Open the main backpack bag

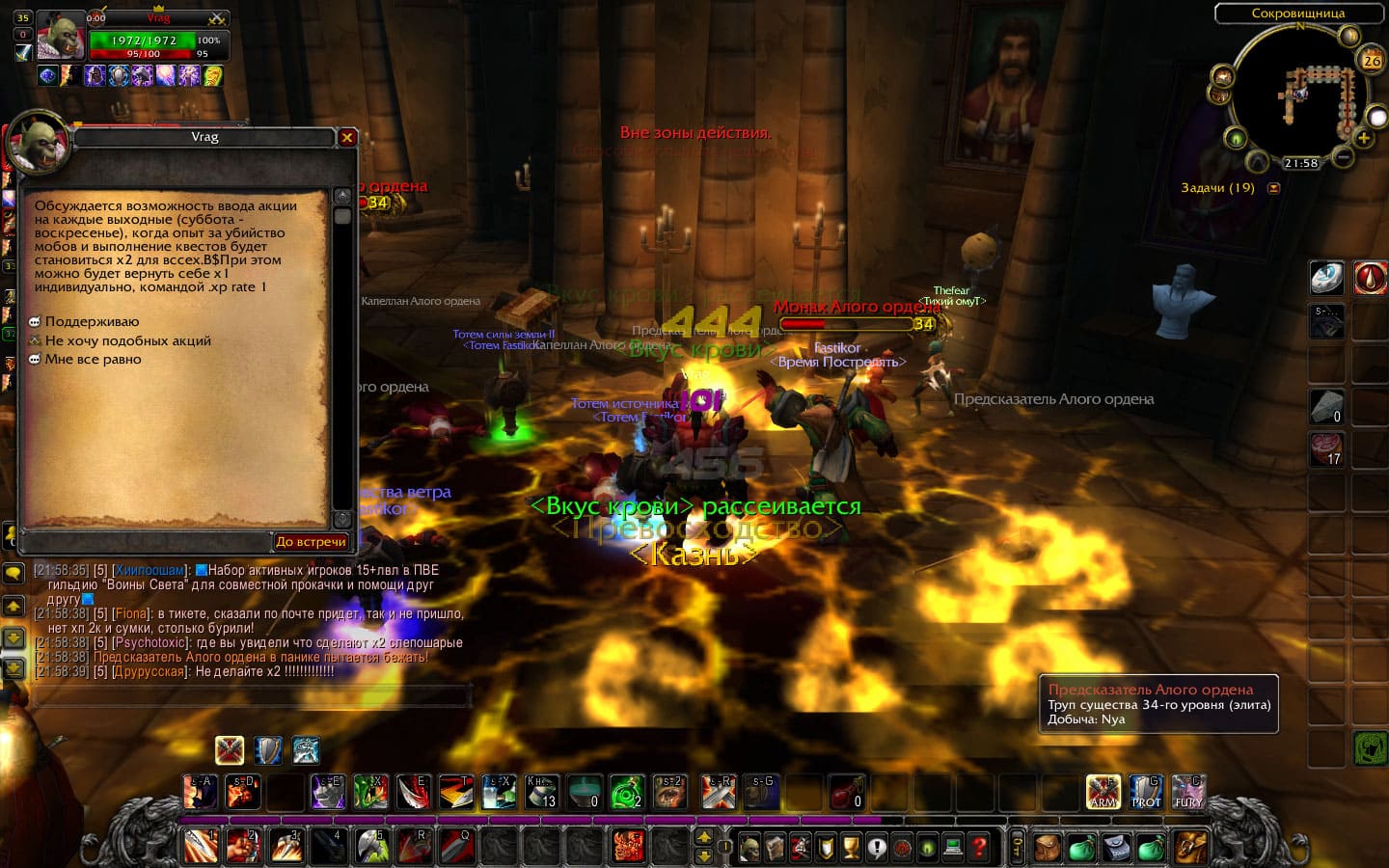pos(1191,847)
